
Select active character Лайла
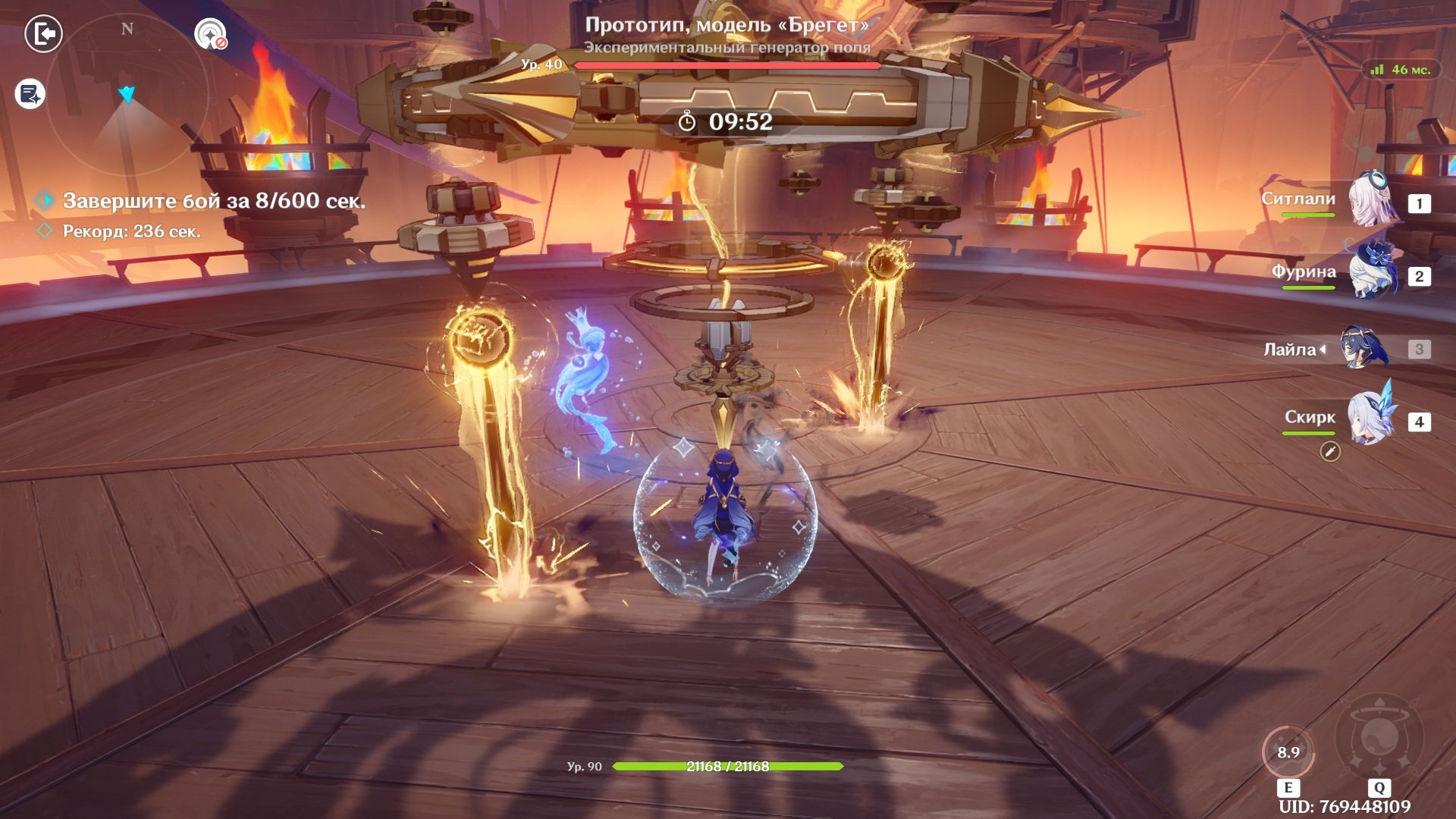point(1363,349)
